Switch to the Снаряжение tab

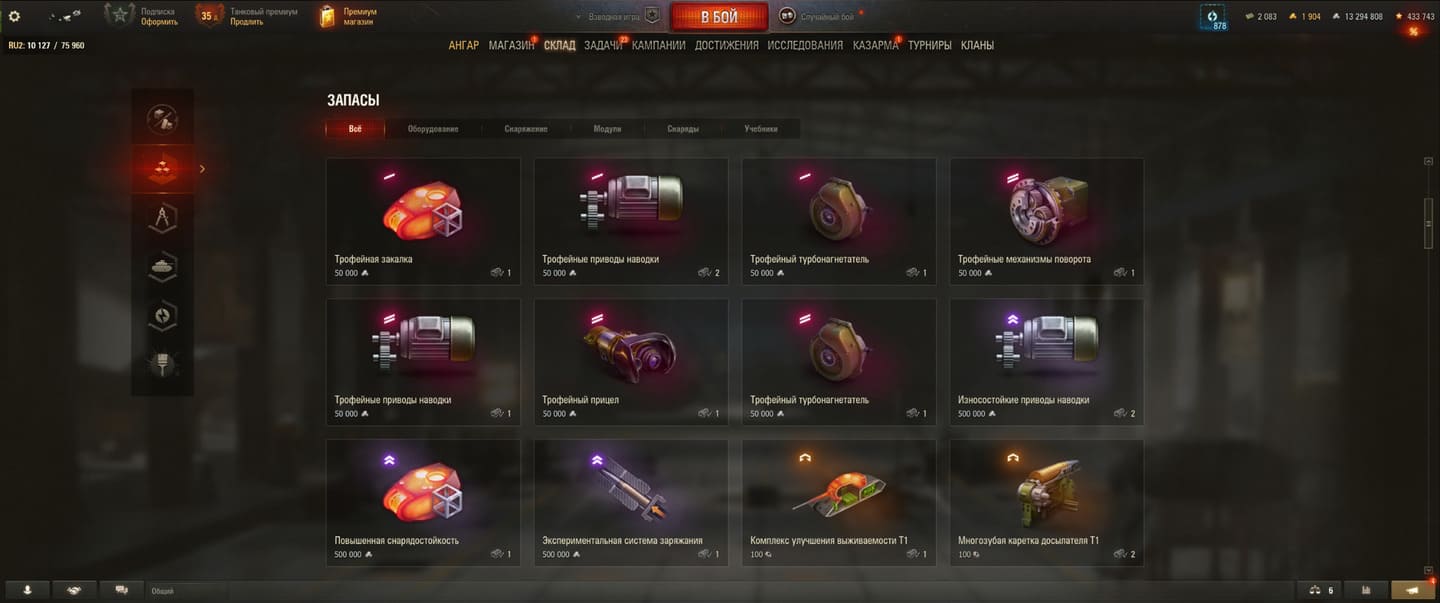(x=526, y=129)
